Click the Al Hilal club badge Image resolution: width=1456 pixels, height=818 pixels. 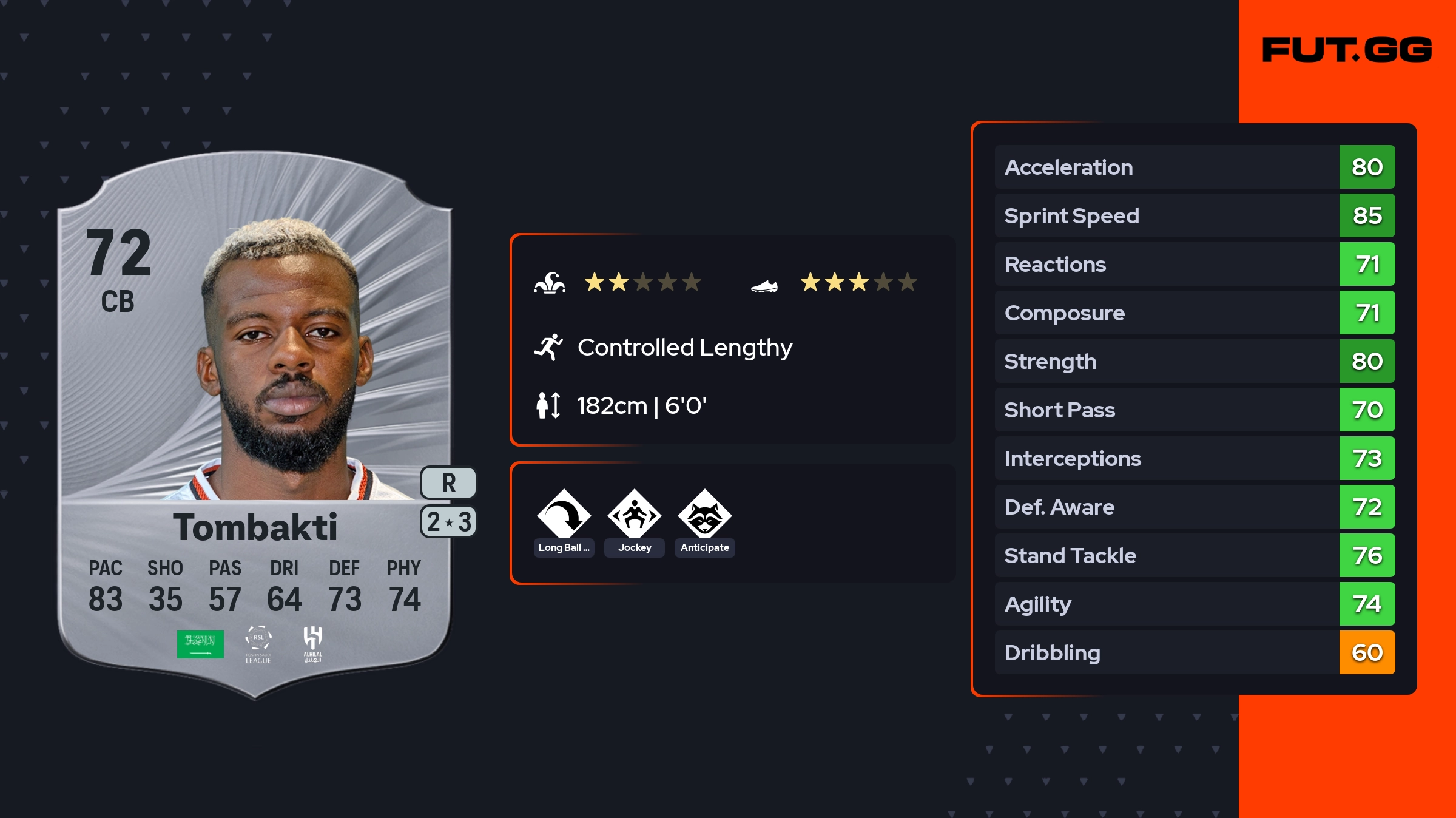point(312,643)
